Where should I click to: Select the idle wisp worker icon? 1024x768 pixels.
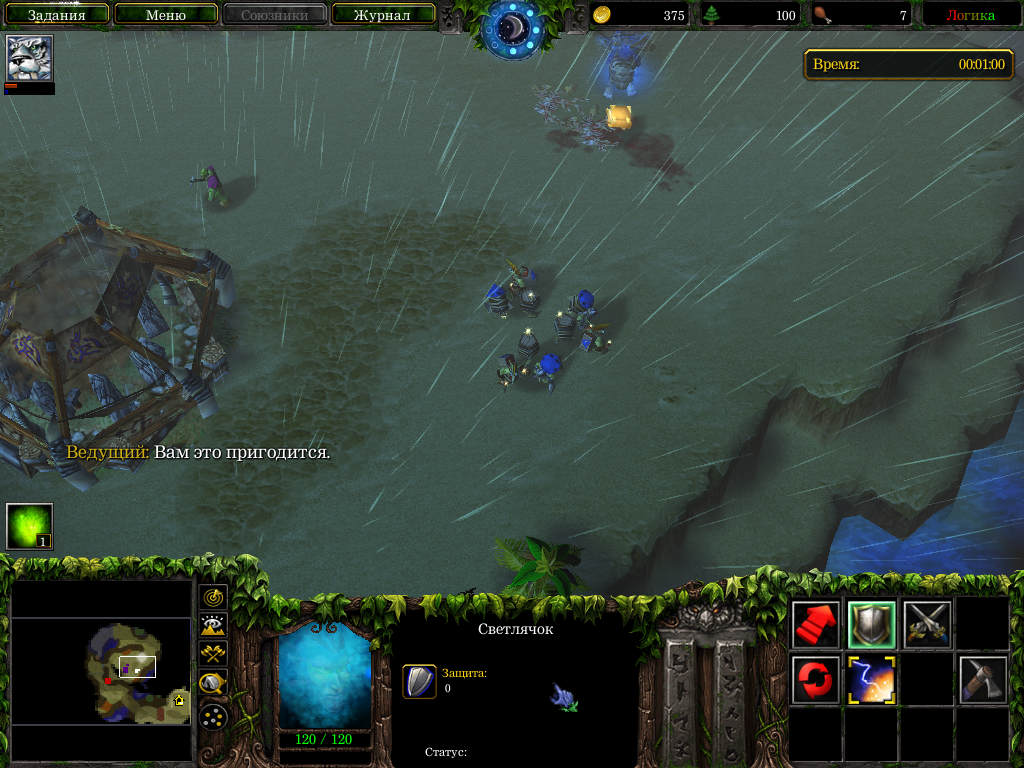pos(29,526)
